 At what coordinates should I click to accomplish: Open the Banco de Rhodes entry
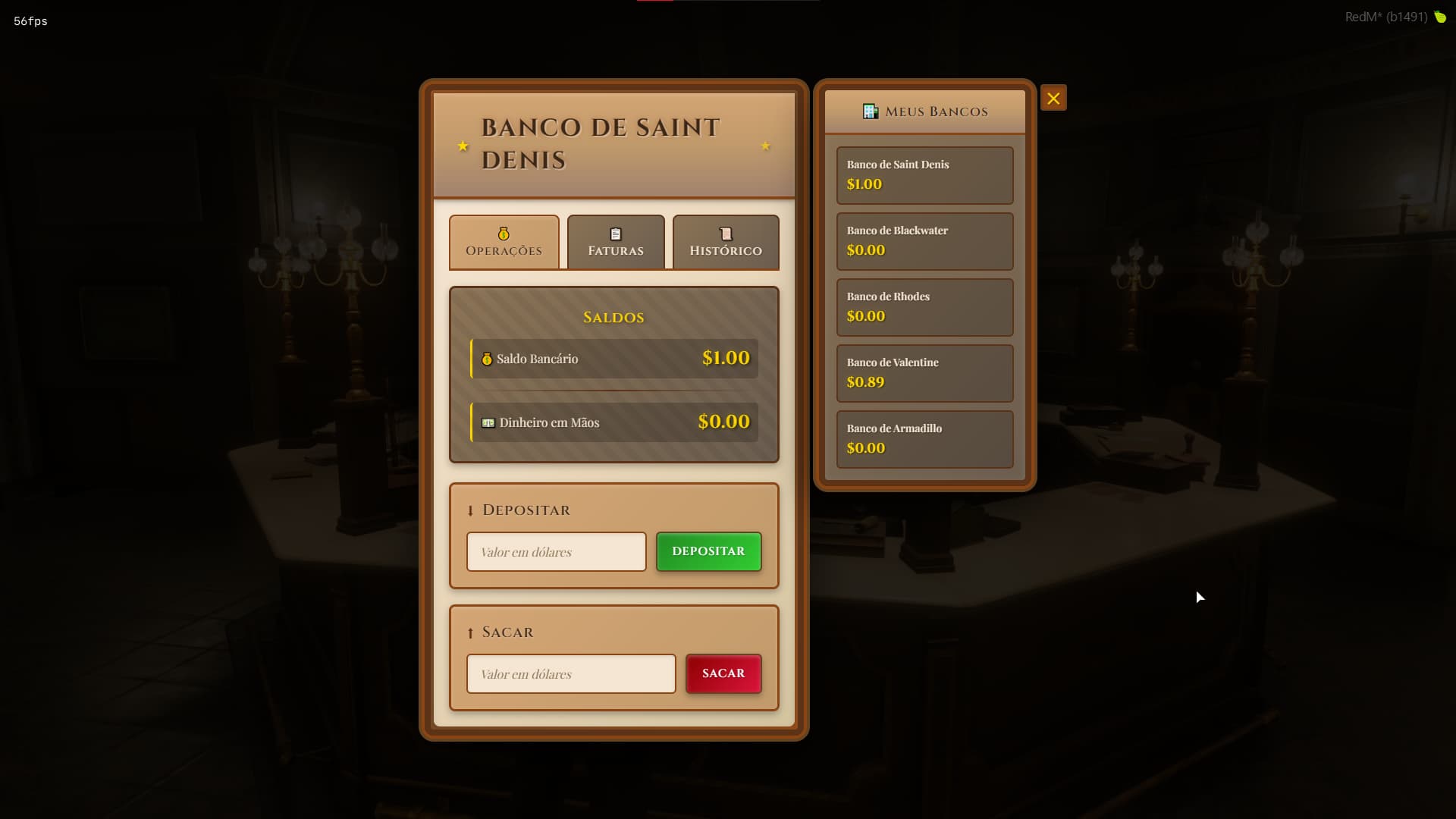[x=924, y=307]
